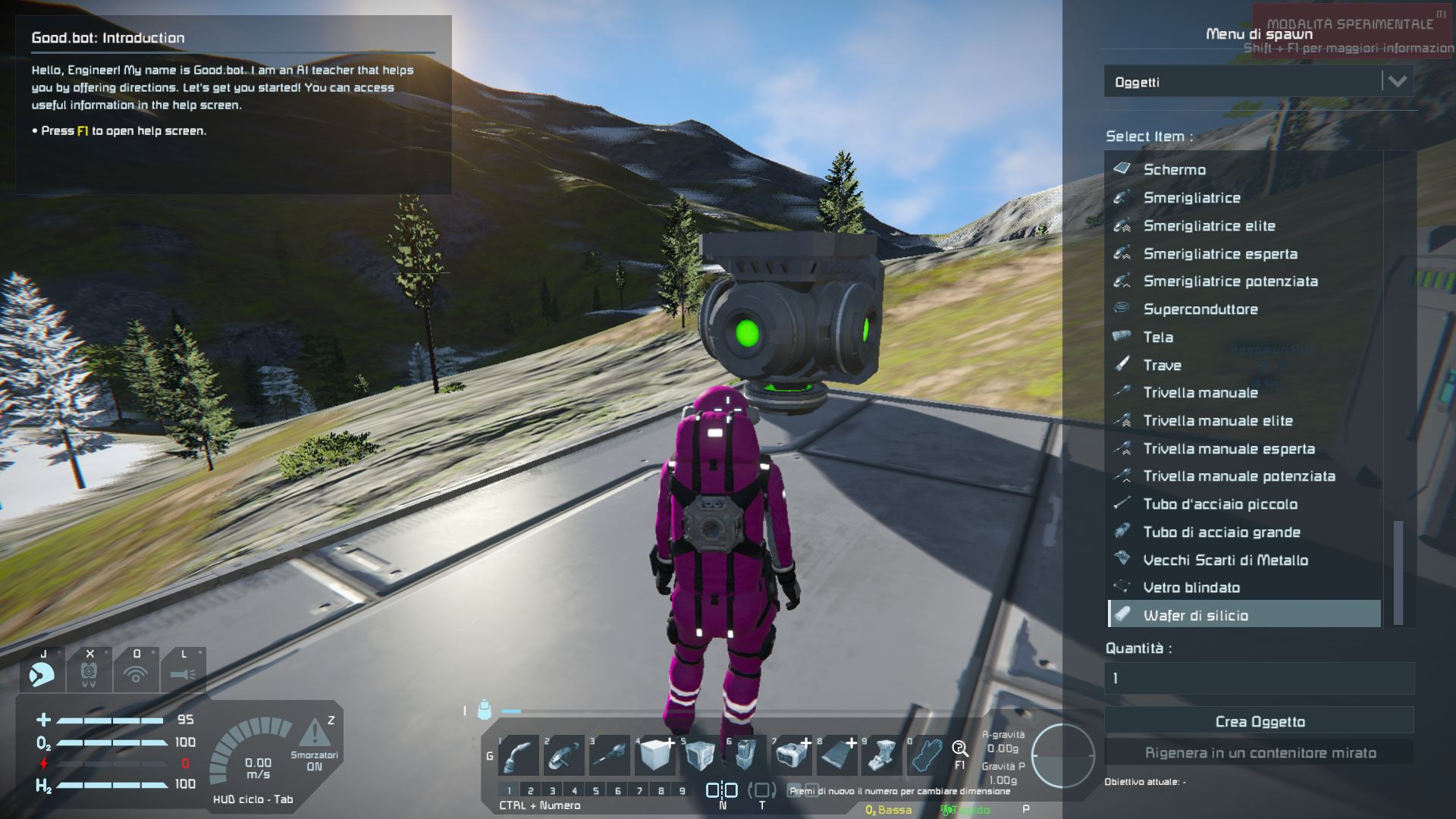Click the Crea Oggetto button
1456x819 pixels.
coord(1259,721)
